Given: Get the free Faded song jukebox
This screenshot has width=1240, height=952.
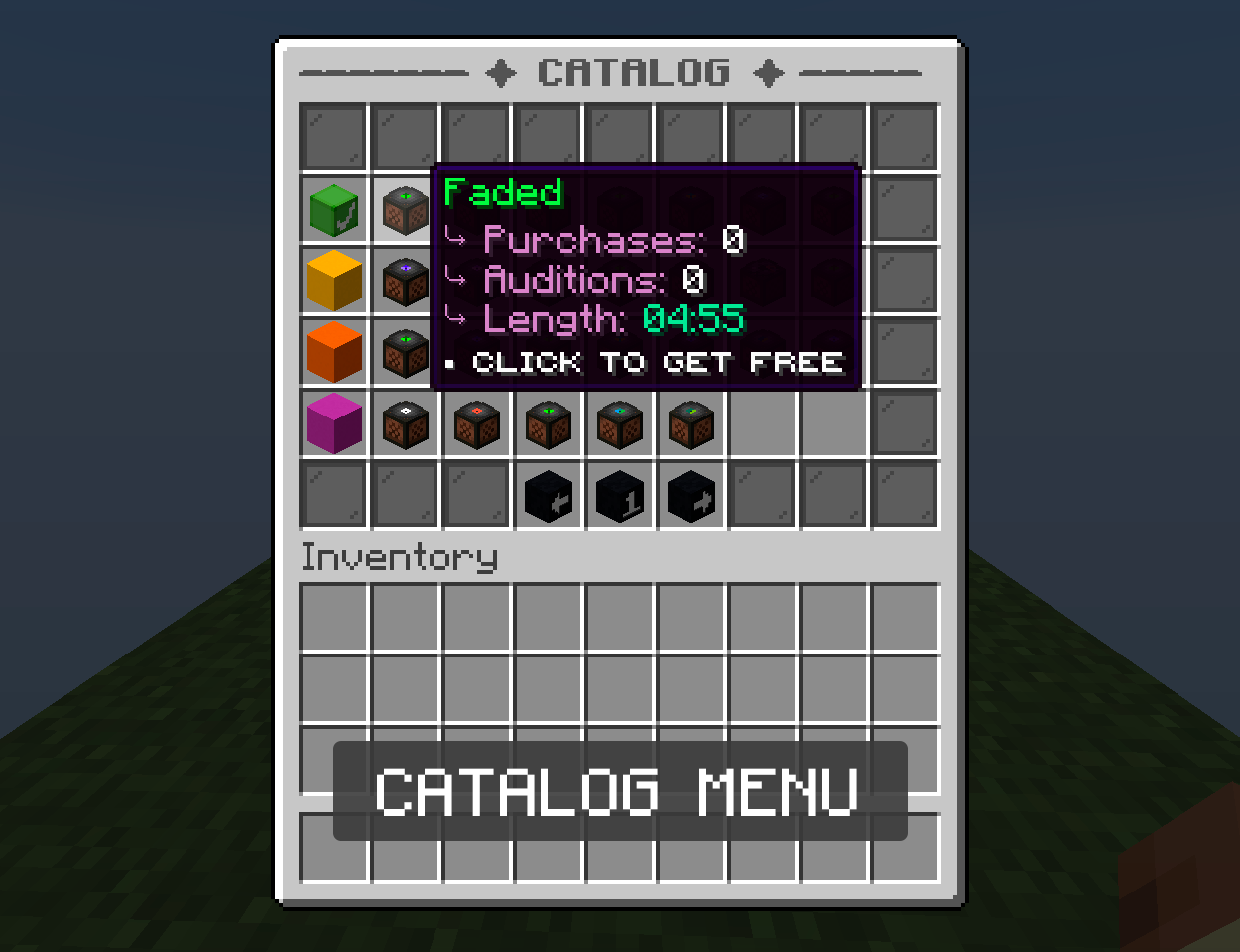Looking at the screenshot, I should pos(405,210).
